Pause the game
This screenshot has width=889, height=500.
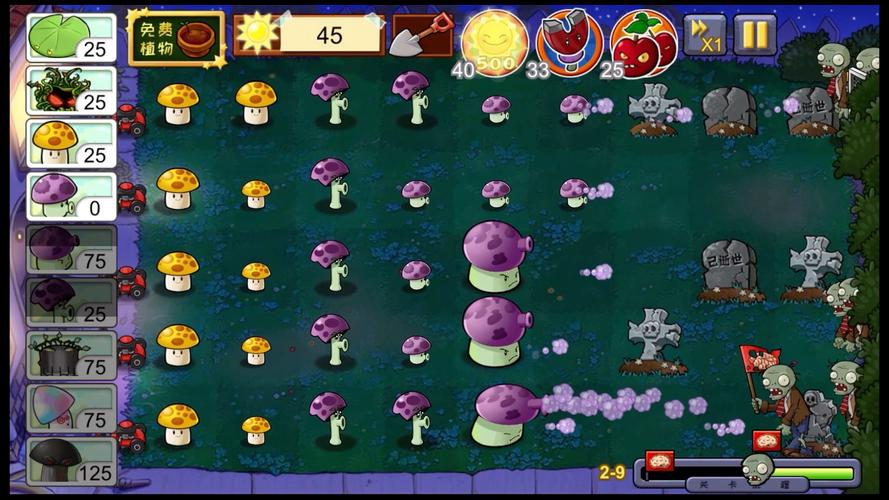click(754, 35)
